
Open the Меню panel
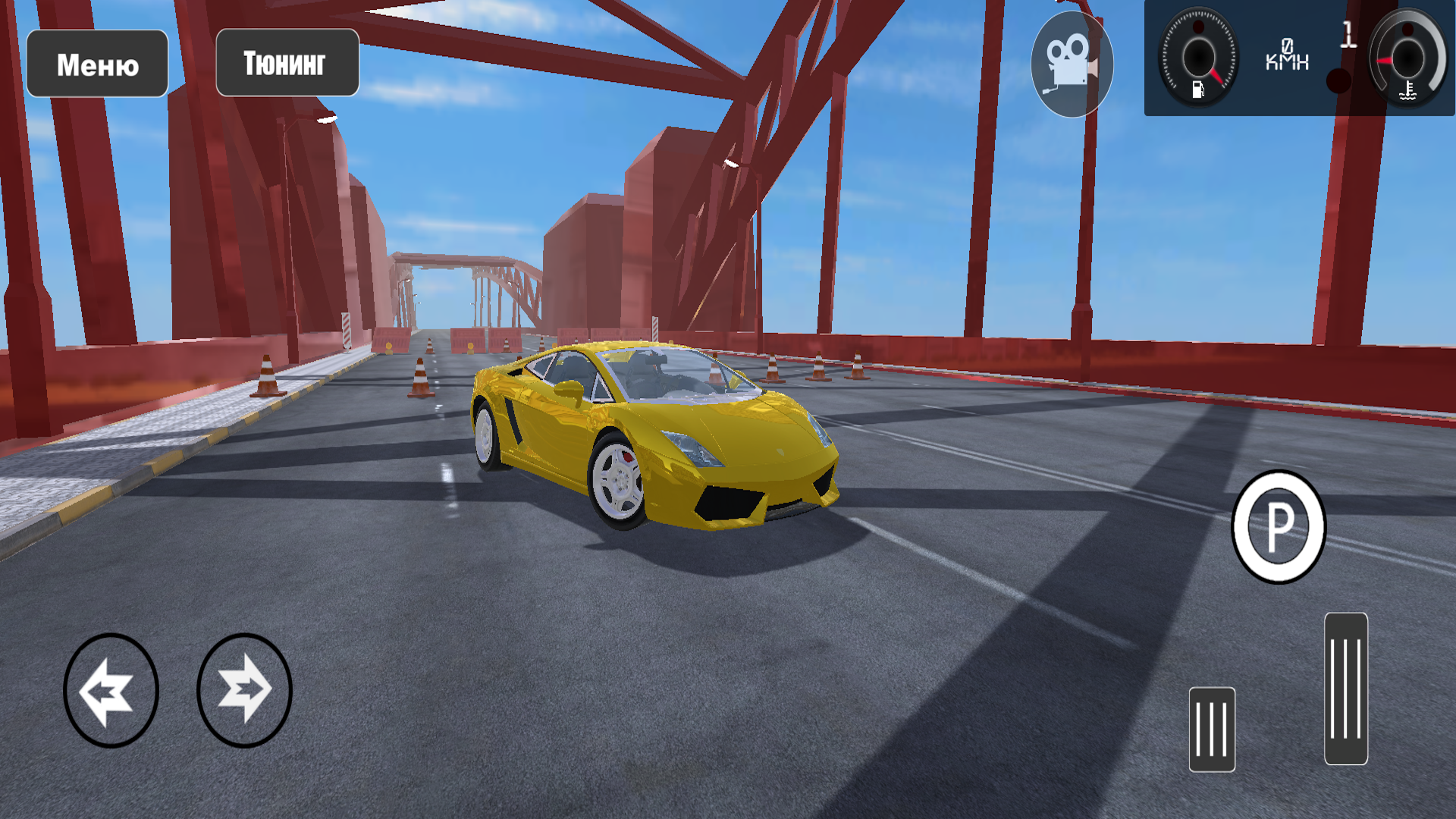97,64
